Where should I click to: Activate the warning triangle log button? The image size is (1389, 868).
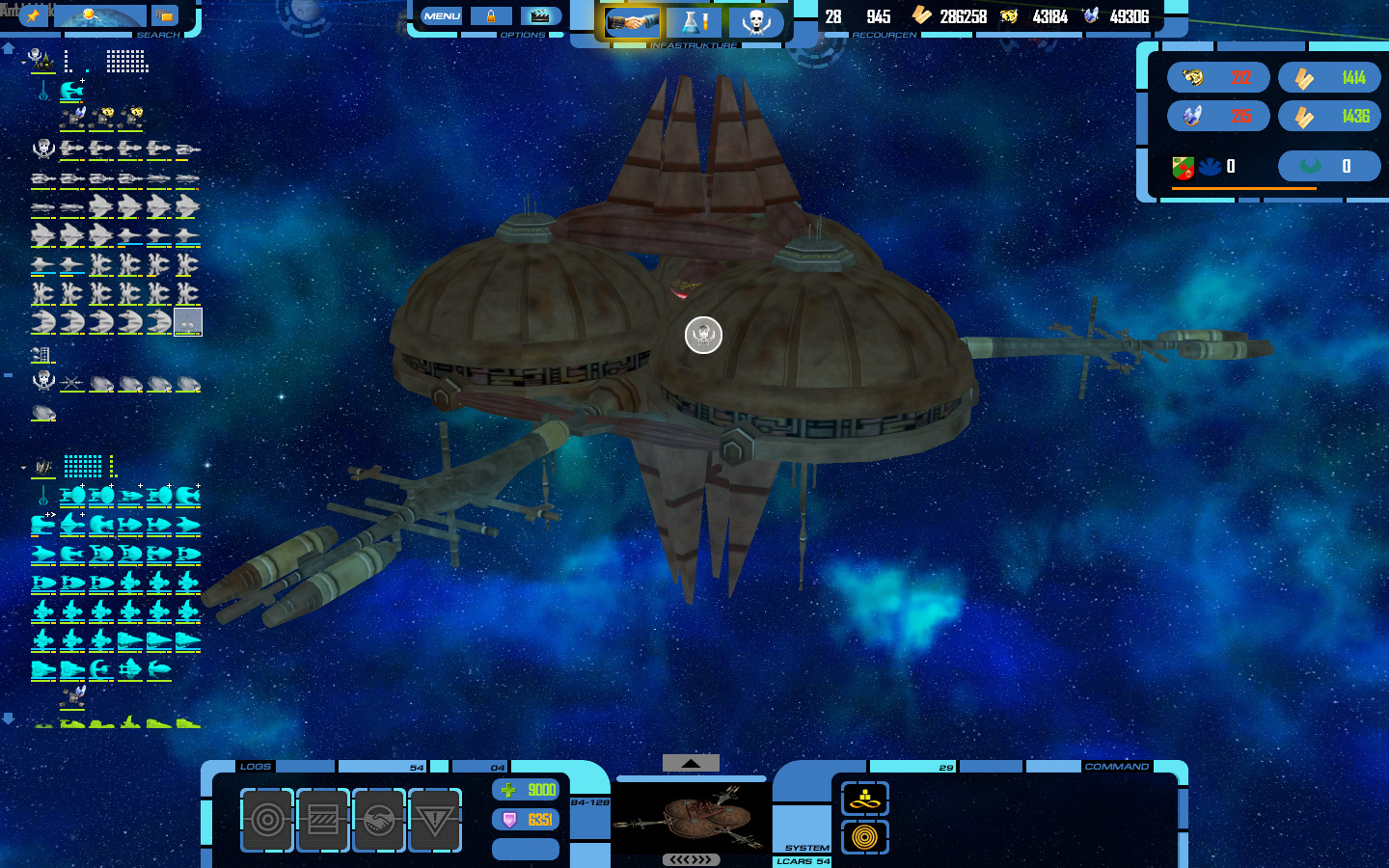coord(435,820)
